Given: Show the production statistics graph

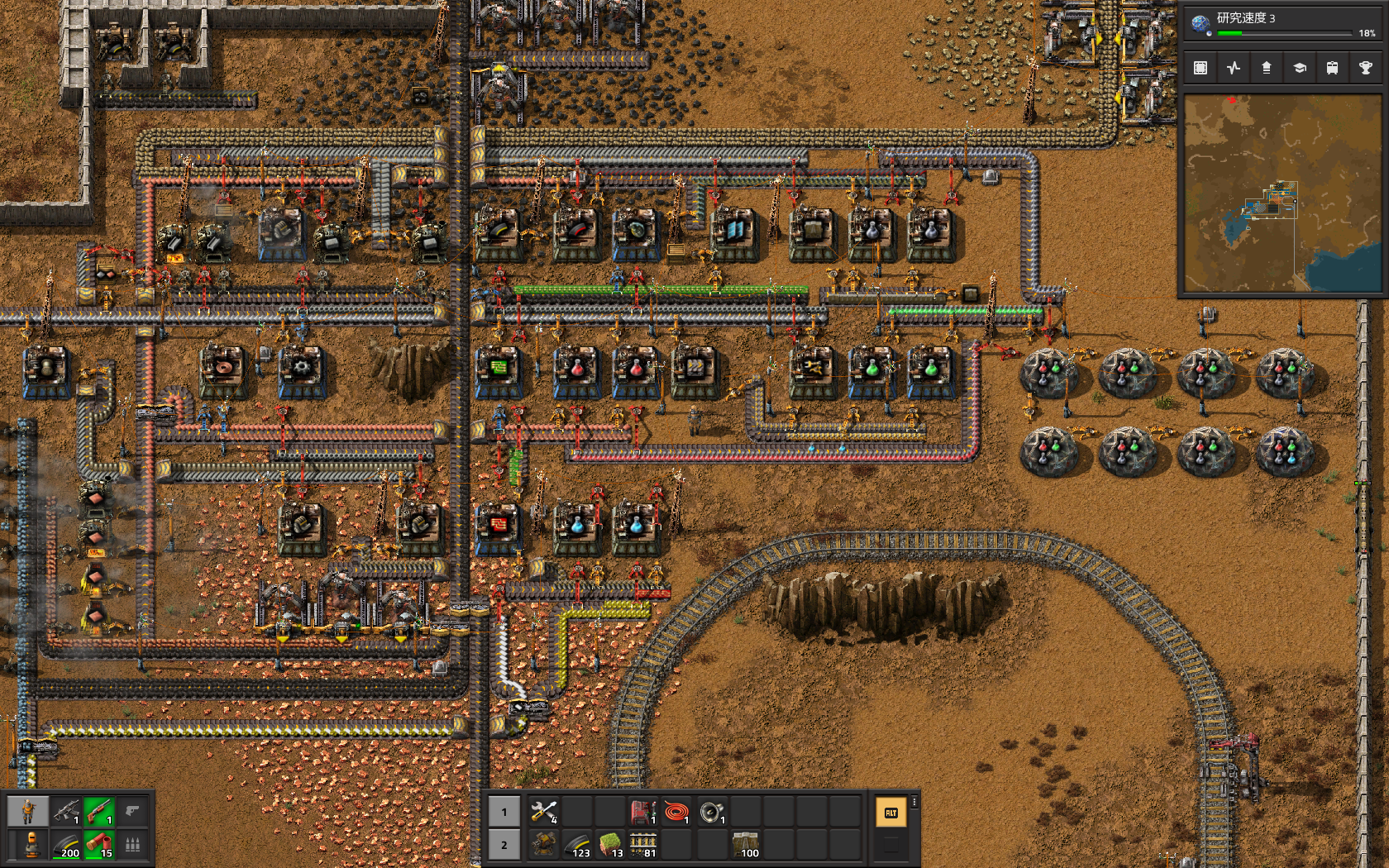Looking at the screenshot, I should tap(1234, 68).
